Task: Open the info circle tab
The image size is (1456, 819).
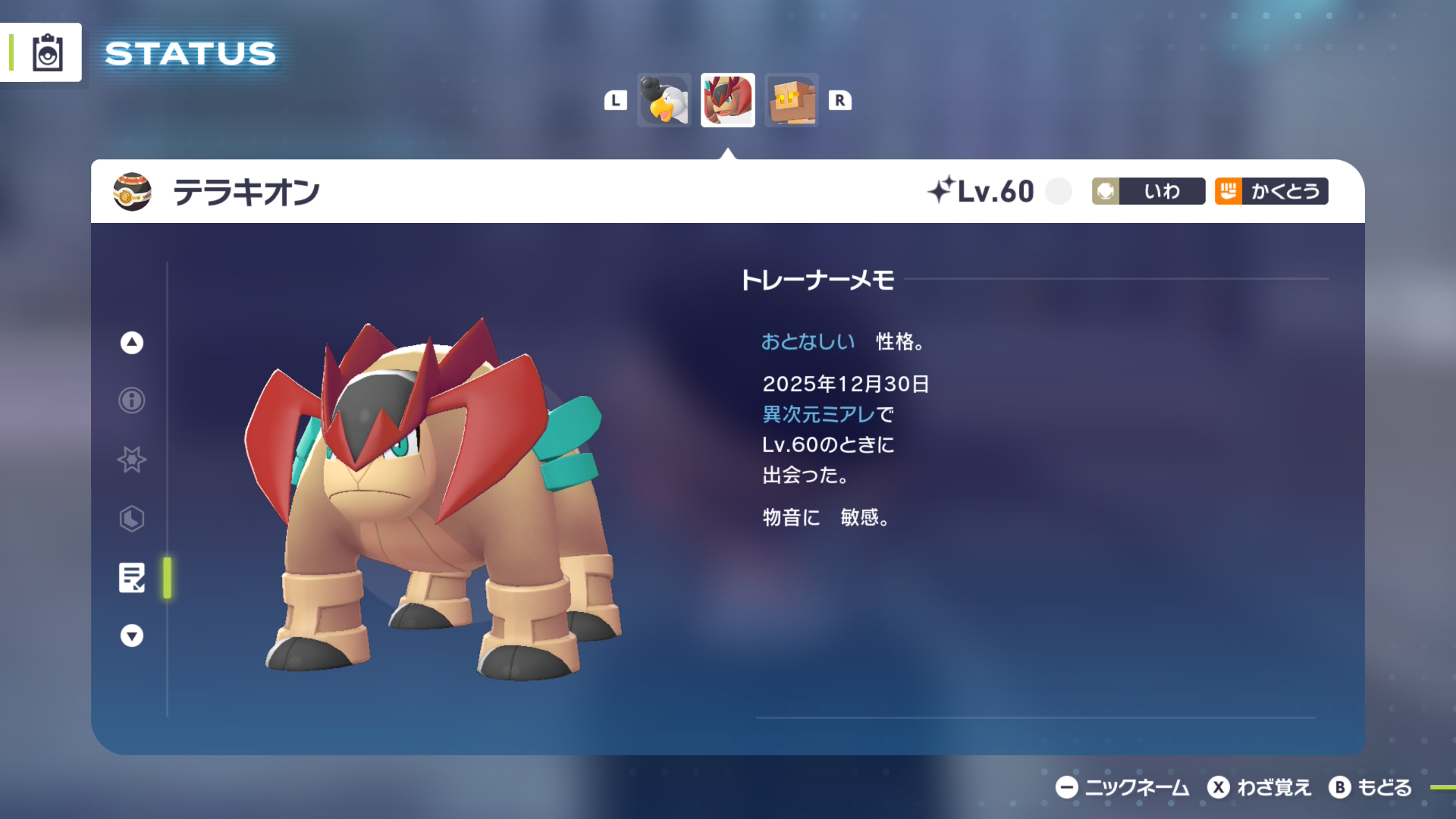Action: 132,400
